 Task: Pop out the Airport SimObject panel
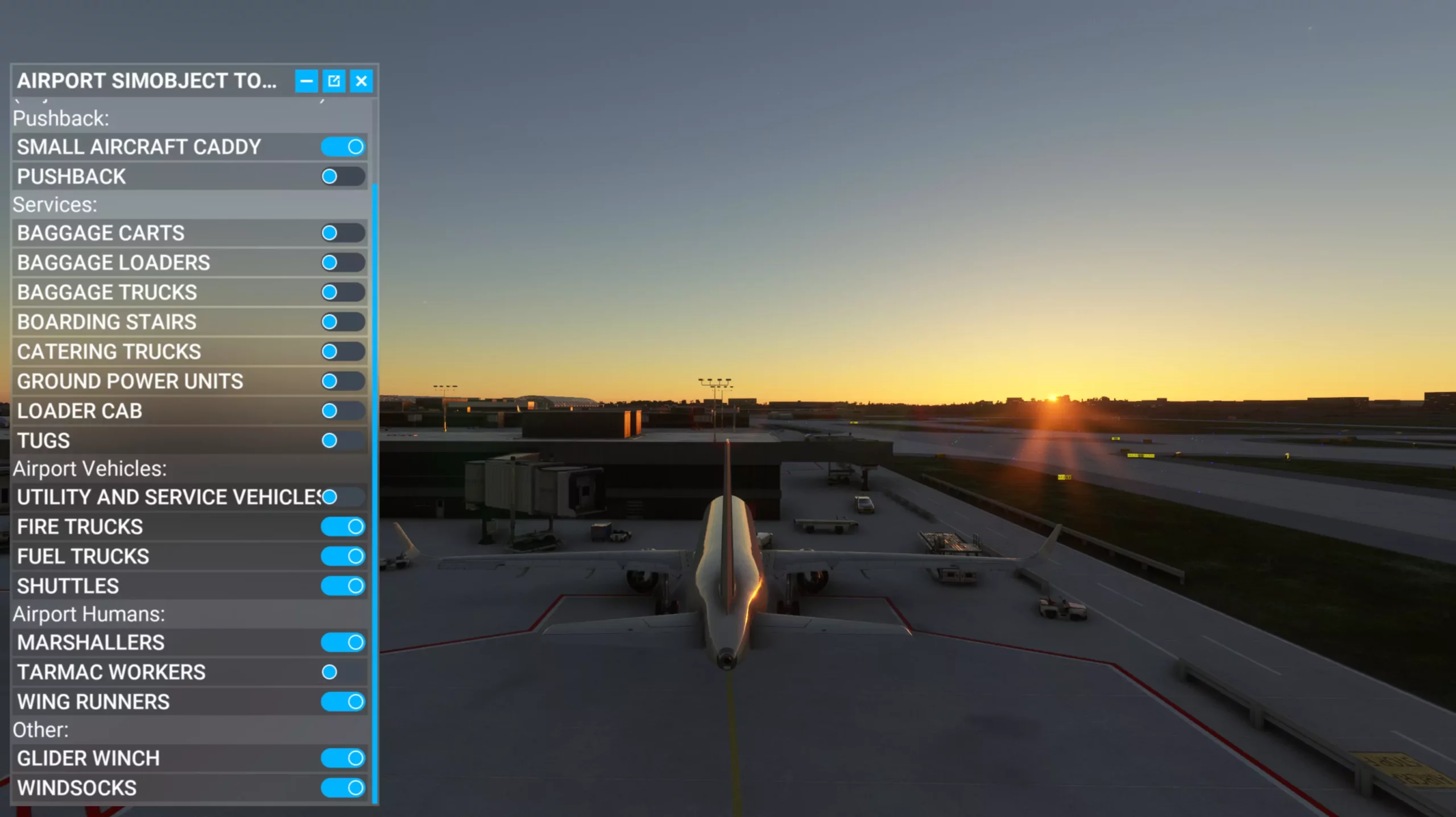tap(334, 81)
